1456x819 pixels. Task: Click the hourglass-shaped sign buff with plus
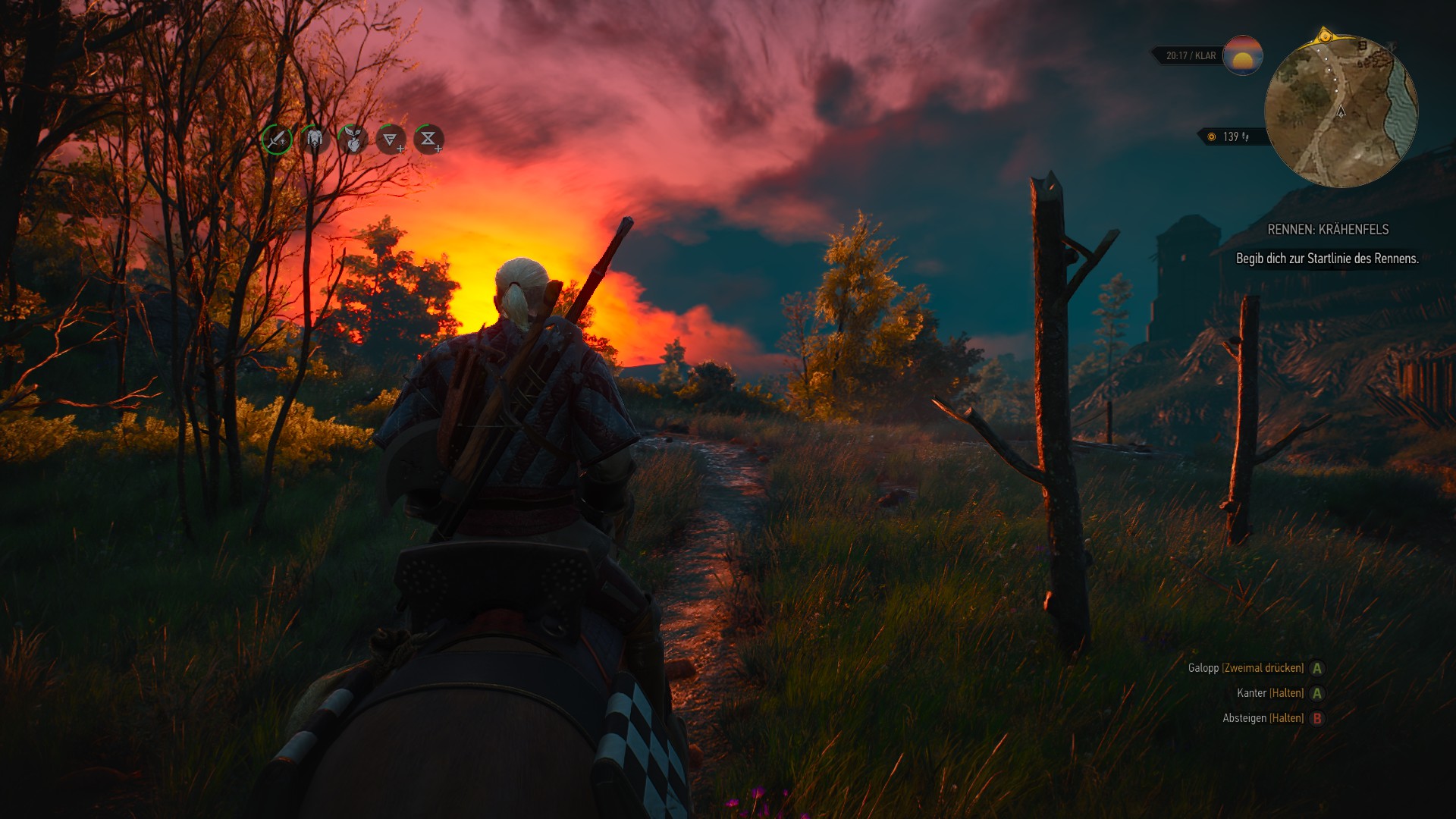point(428,140)
